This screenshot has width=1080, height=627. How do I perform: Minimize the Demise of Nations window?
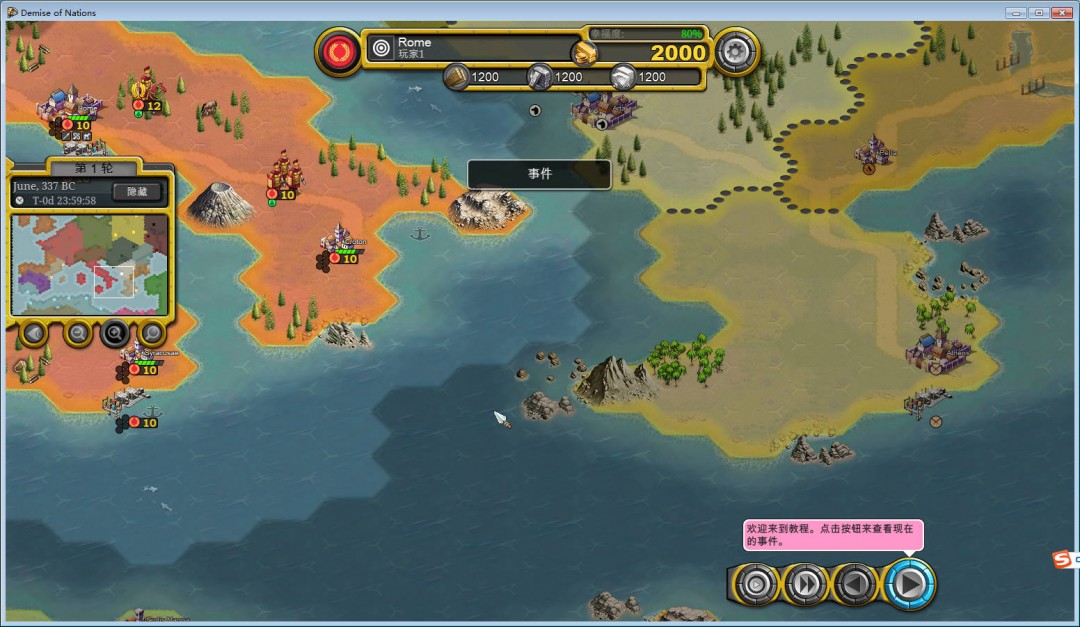pyautogui.click(x=1017, y=13)
